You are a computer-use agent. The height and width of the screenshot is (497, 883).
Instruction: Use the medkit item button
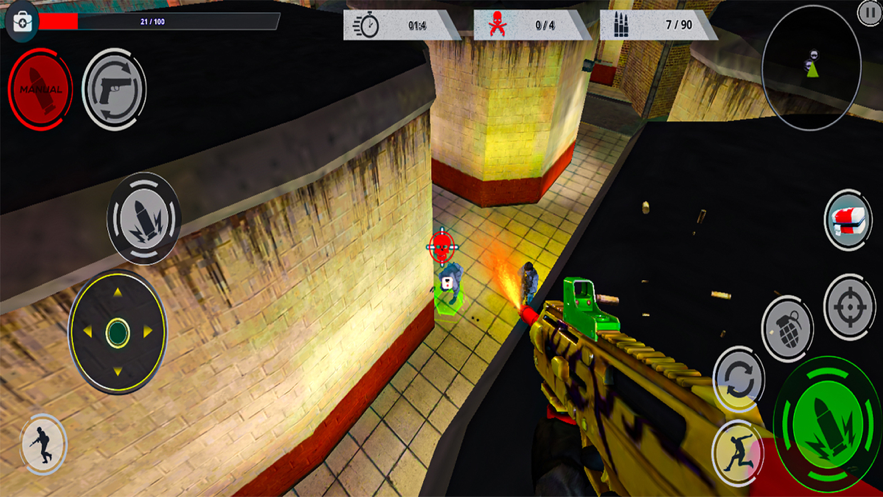[x=848, y=220]
